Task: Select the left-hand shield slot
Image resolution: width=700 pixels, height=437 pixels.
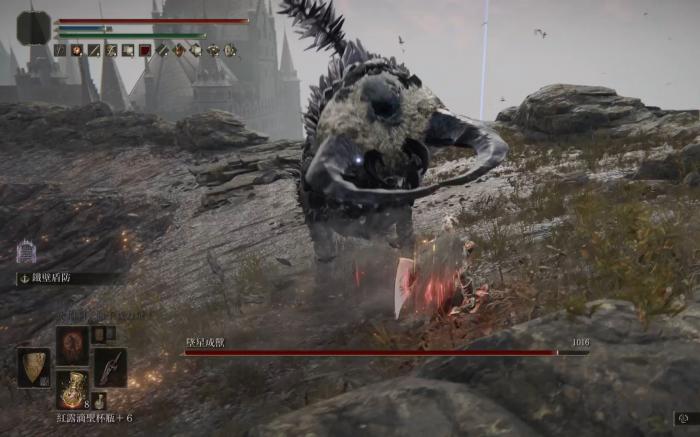Action: (33, 367)
